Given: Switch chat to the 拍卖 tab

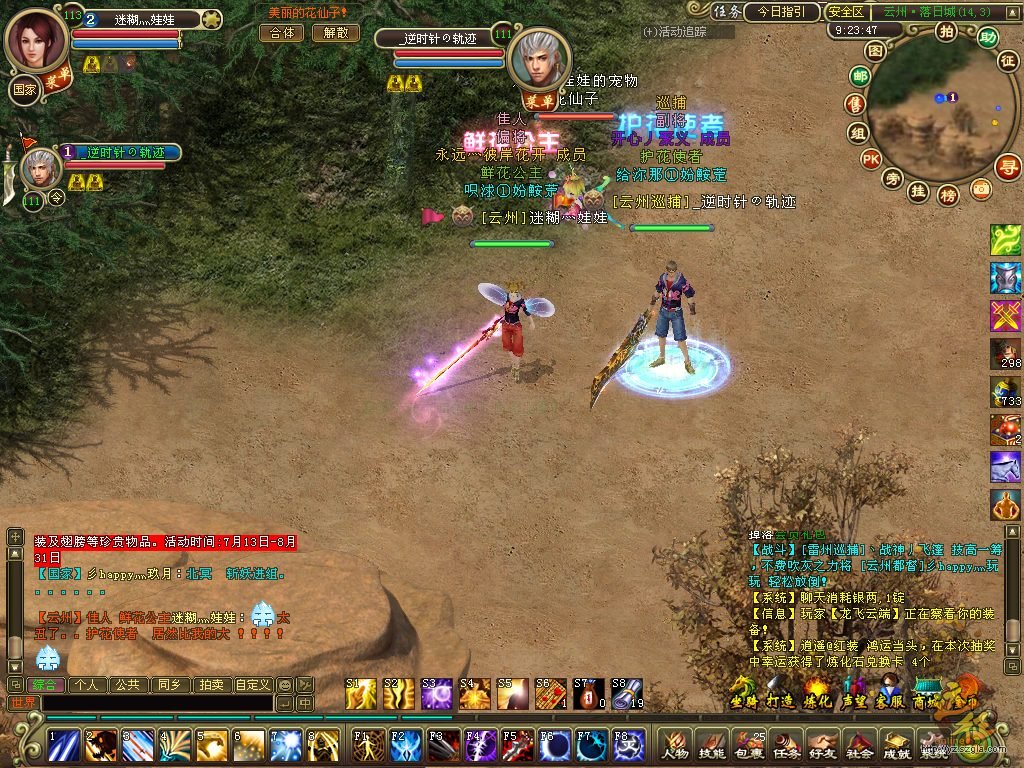Looking at the screenshot, I should (x=210, y=685).
